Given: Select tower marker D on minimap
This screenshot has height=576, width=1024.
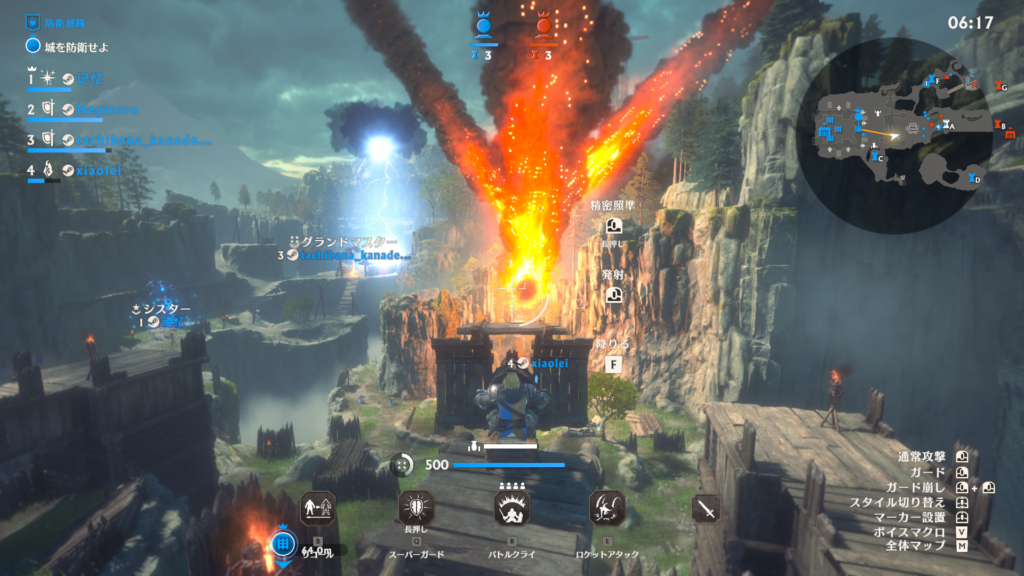Looking at the screenshot, I should point(973,179).
